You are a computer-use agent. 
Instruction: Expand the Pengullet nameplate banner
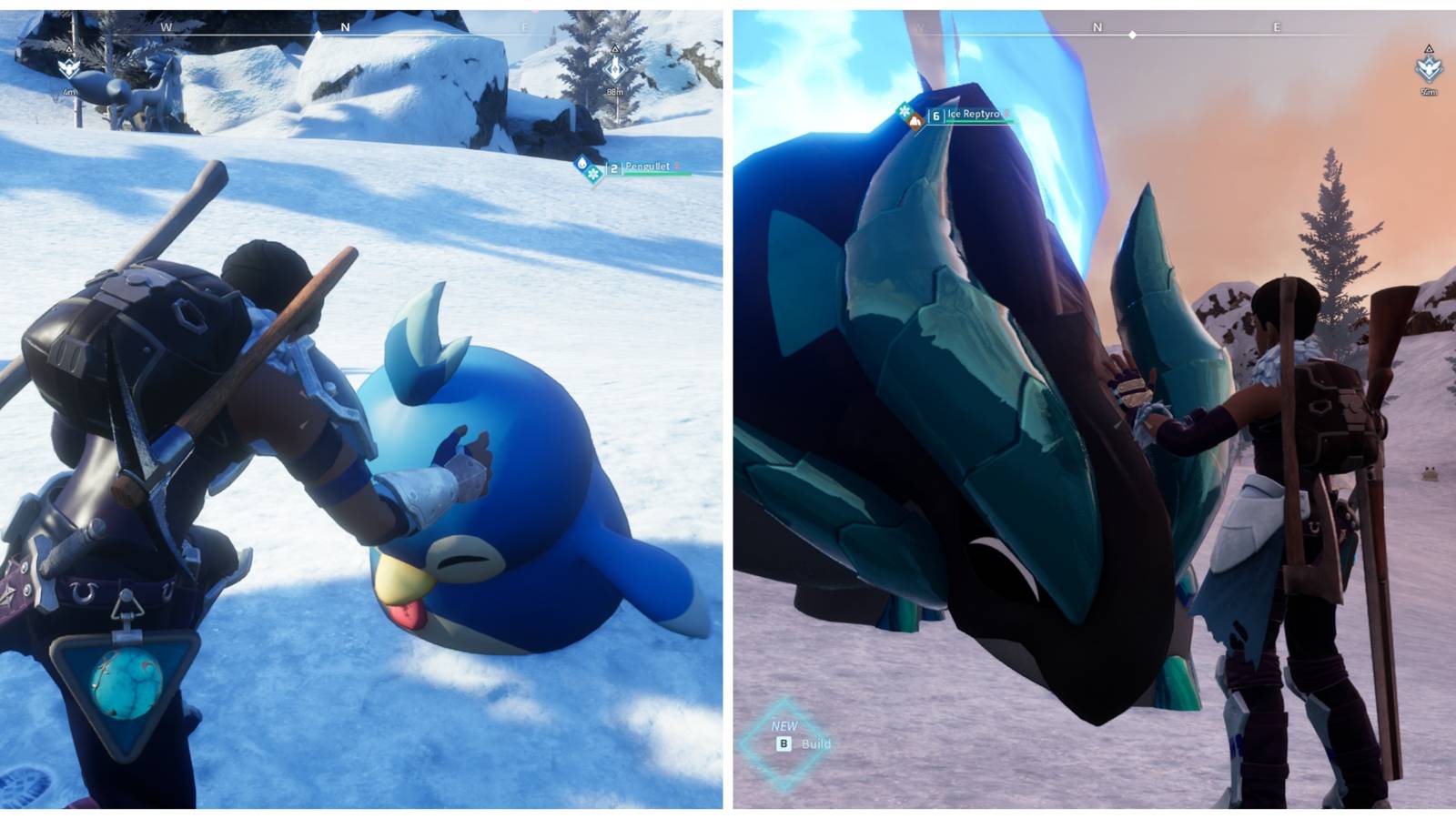tap(646, 167)
